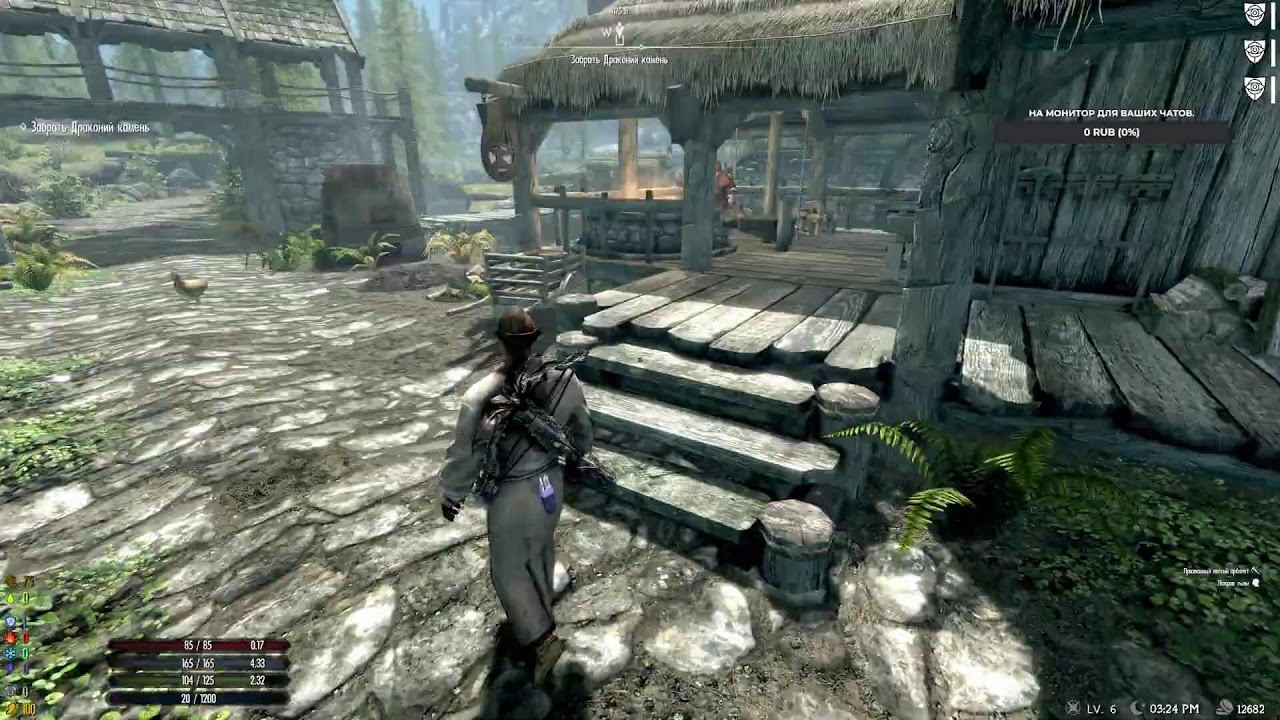The image size is (1280, 720).
Task: Select the fire resistance icon
Action: [x=10, y=637]
